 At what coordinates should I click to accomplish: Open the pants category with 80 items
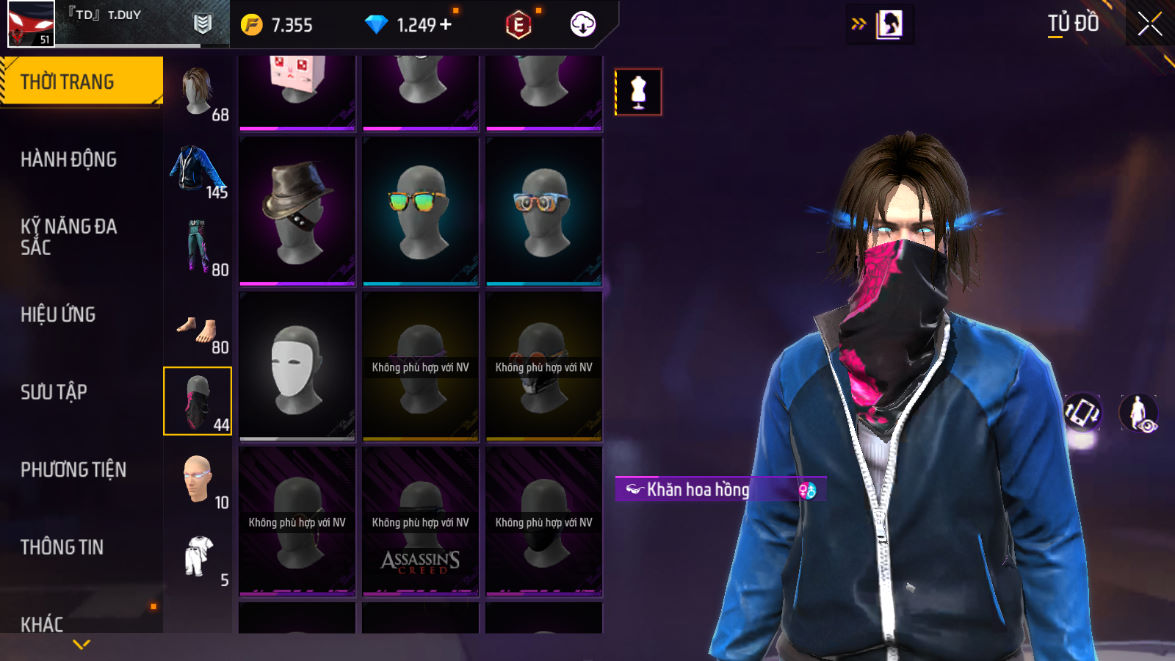(198, 246)
